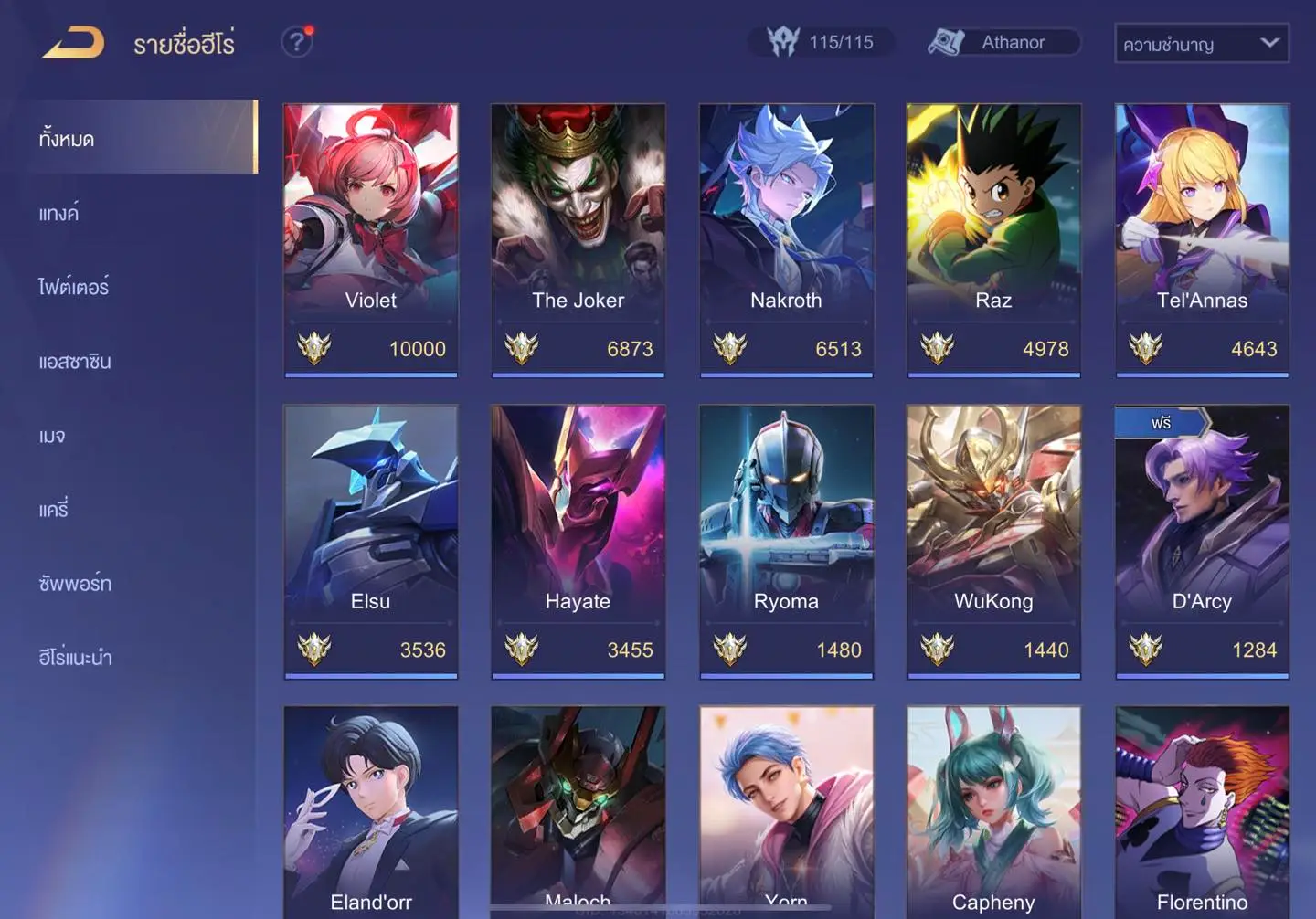Click the Athanor button
The image size is (1316, 919).
1003,42
